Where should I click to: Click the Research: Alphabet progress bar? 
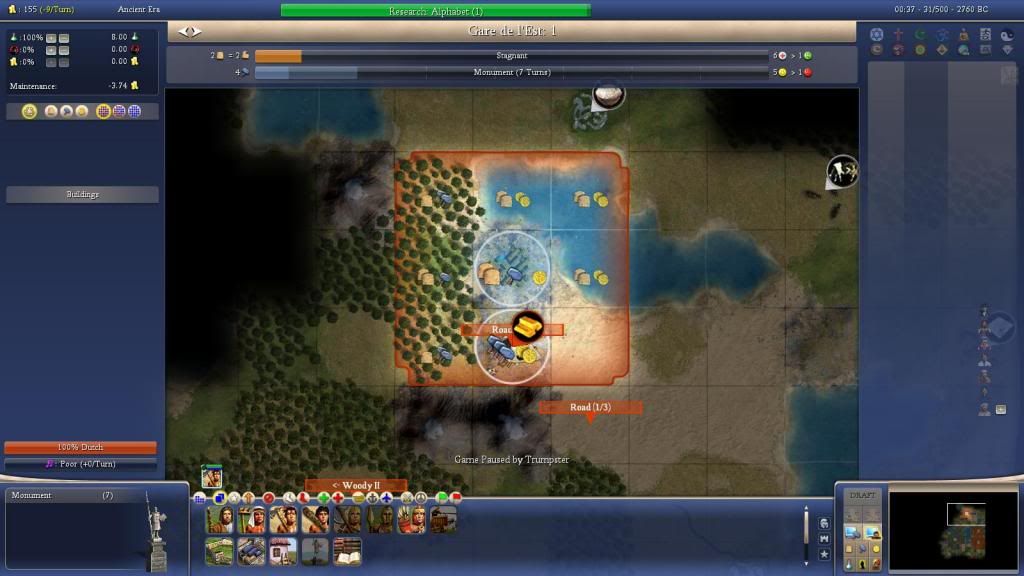435,11
